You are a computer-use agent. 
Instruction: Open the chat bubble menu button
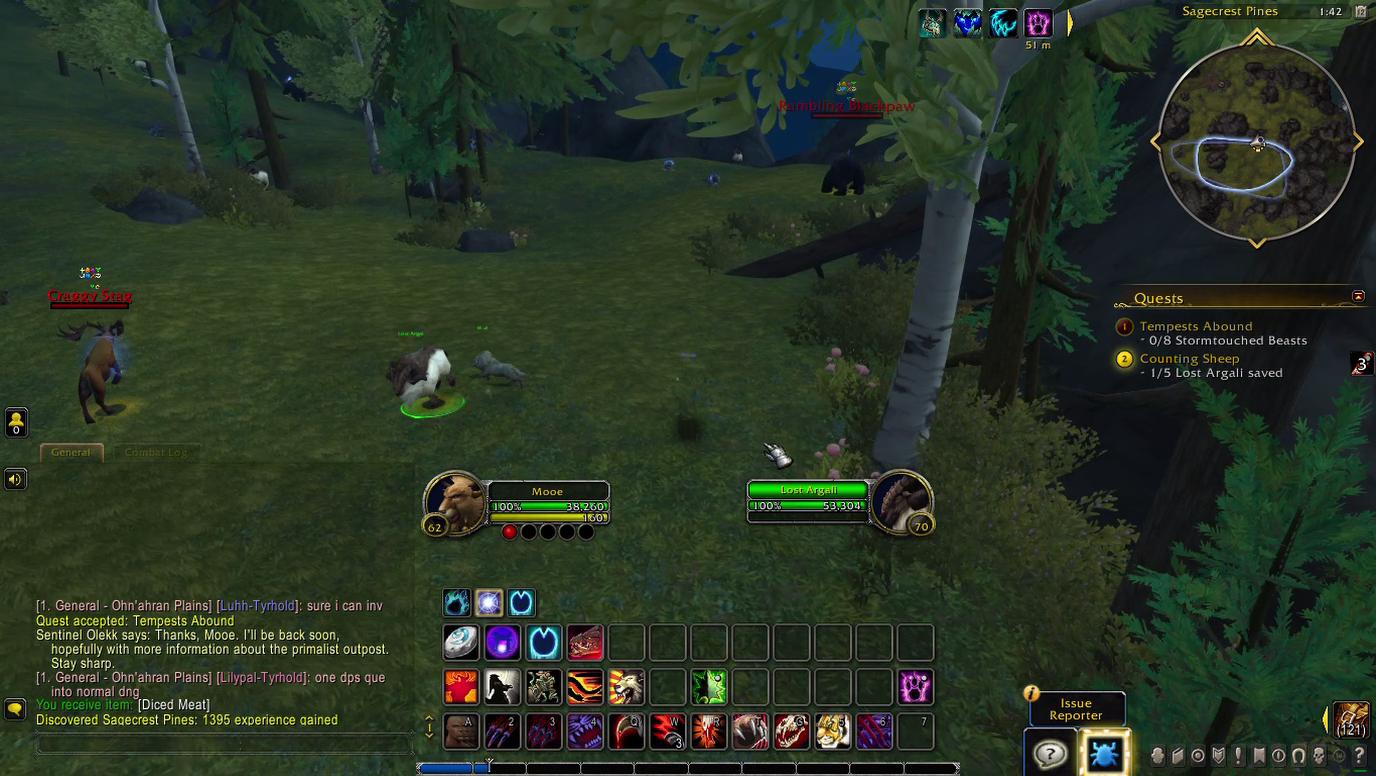coord(15,708)
